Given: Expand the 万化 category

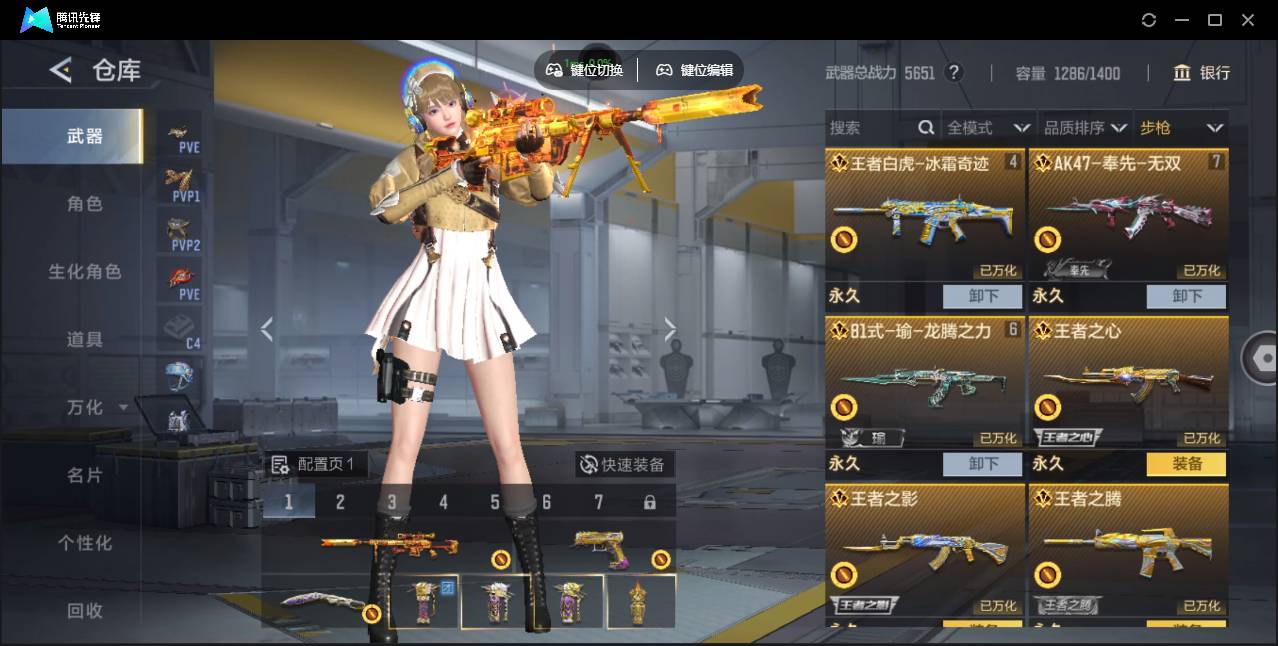Looking at the screenshot, I should [96, 408].
